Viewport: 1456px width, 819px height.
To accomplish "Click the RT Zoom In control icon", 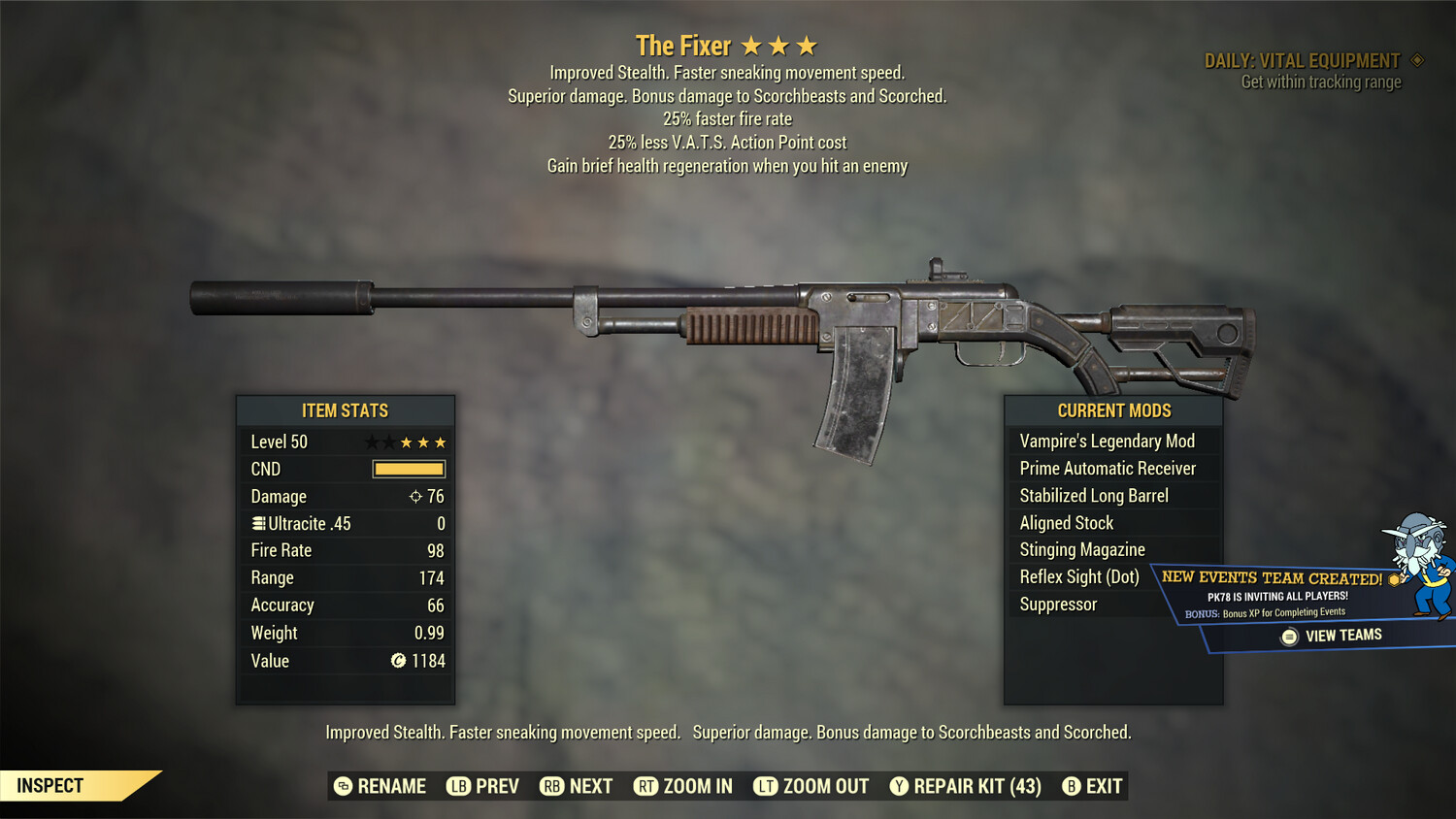I will pyautogui.click(x=646, y=786).
